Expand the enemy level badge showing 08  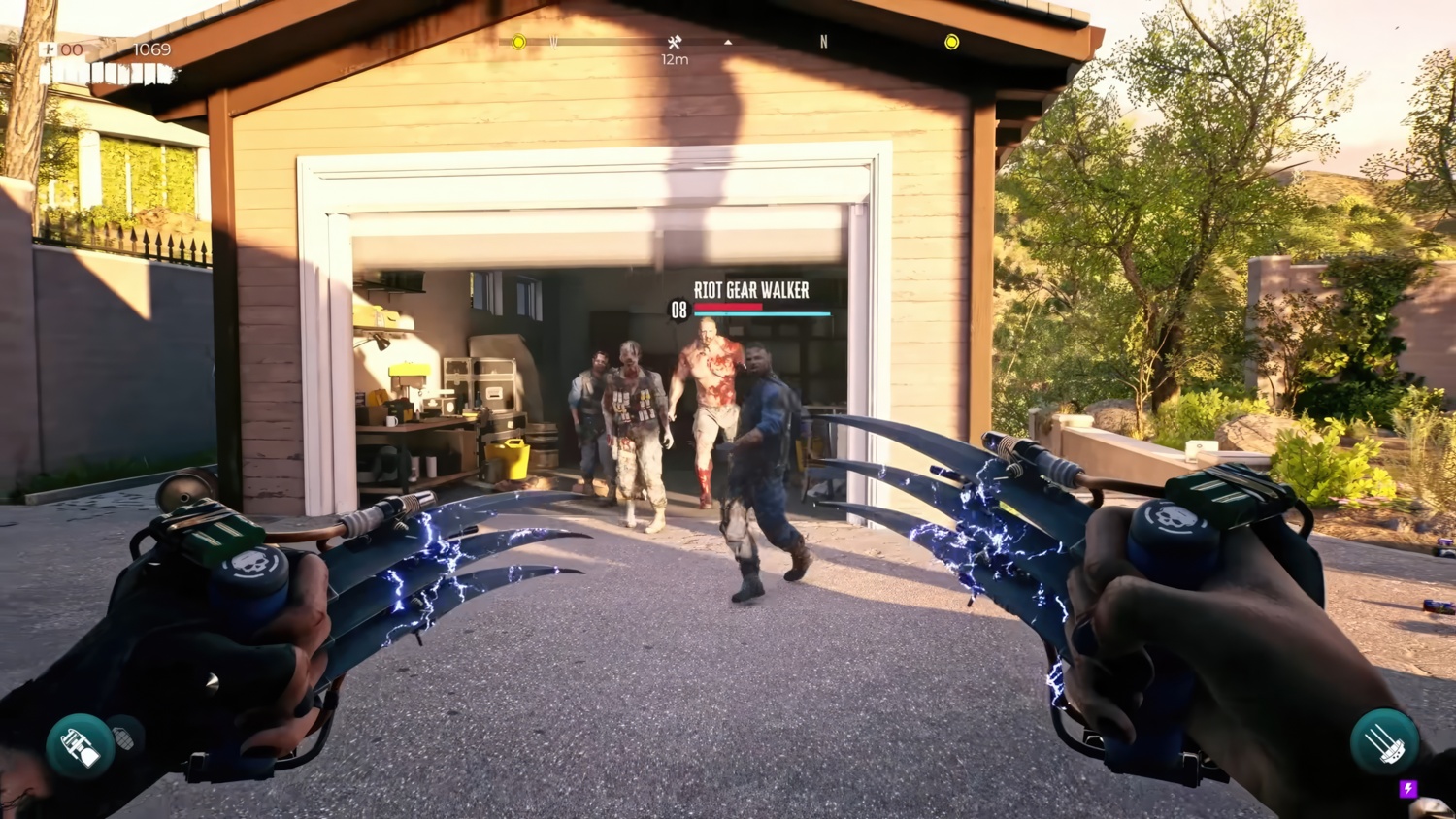[679, 311]
